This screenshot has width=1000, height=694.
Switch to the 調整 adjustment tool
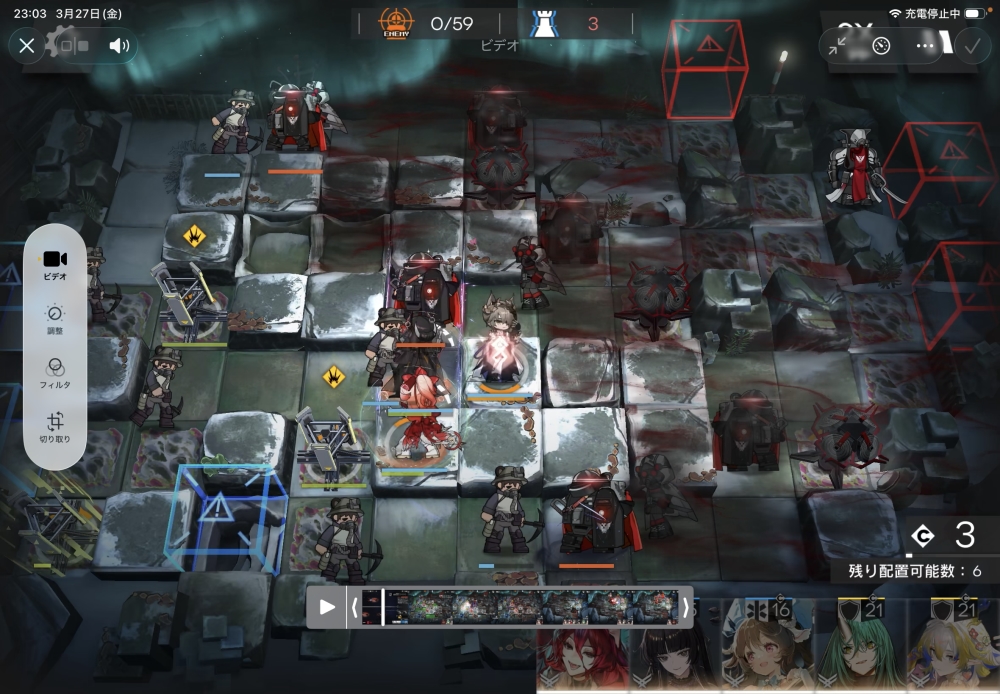[x=55, y=318]
